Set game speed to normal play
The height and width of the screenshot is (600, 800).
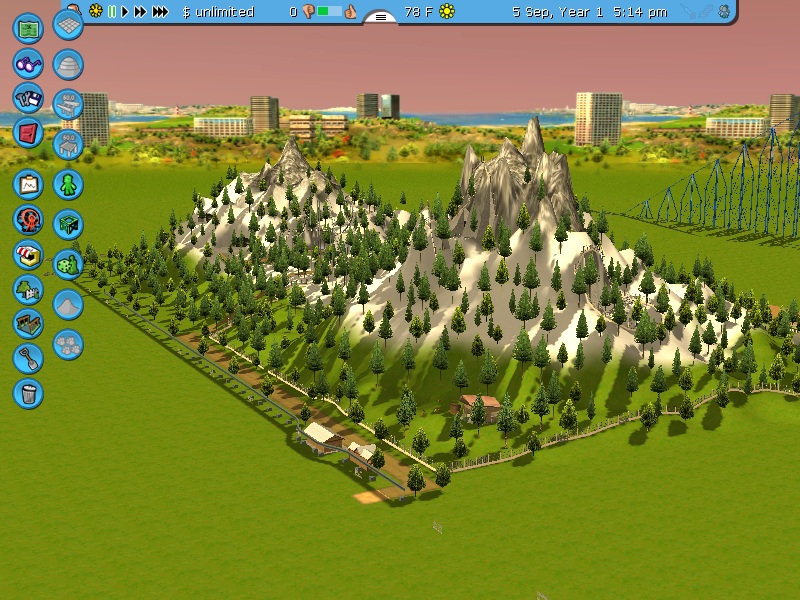click(x=125, y=12)
